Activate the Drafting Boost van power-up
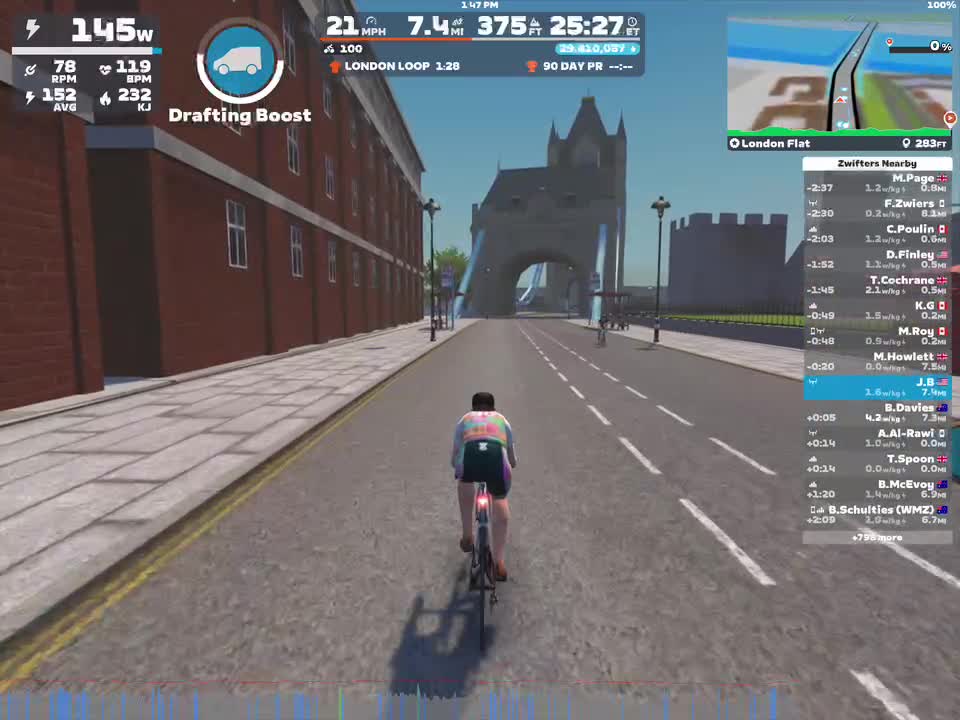The width and height of the screenshot is (960, 720). pyautogui.click(x=240, y=61)
